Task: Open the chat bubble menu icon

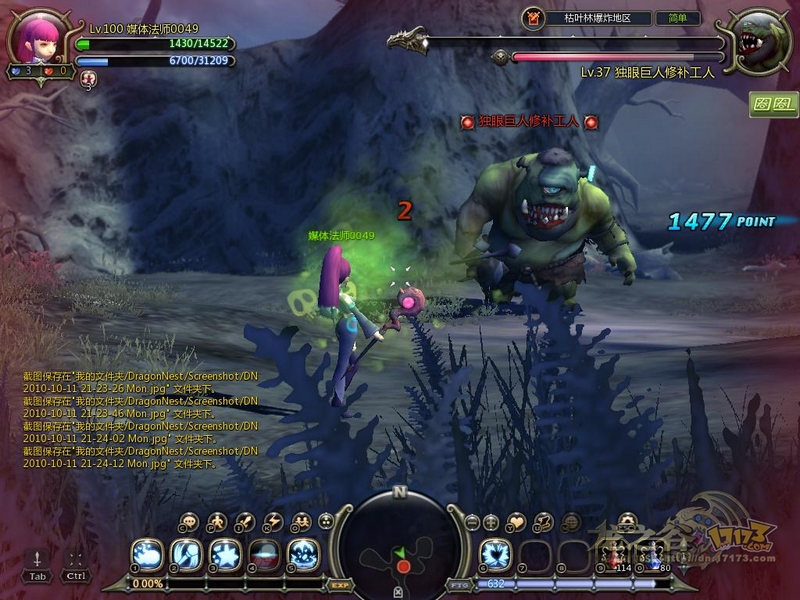Action: click(x=189, y=522)
